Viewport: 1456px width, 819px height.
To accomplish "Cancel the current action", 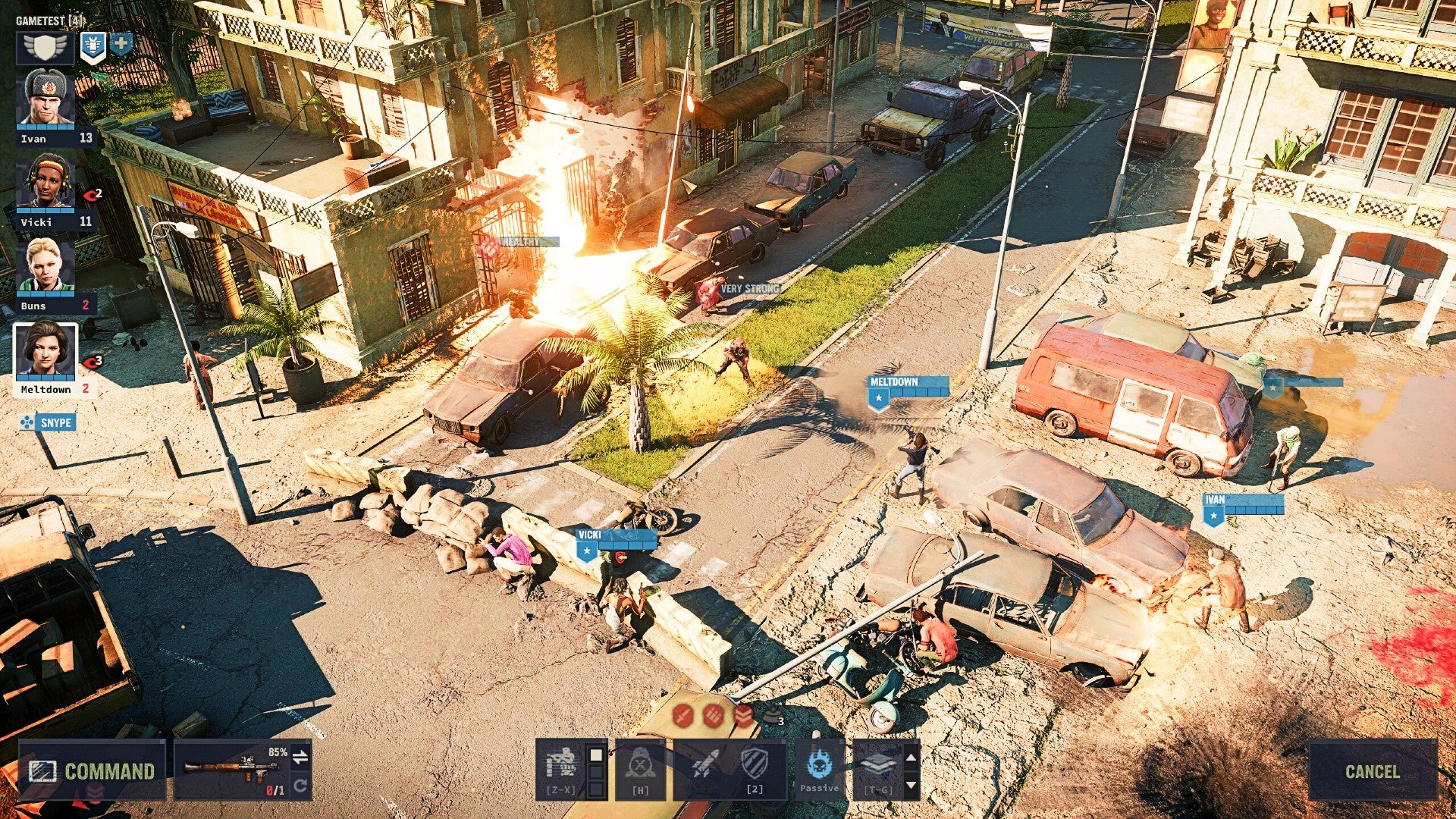I will 1372,771.
